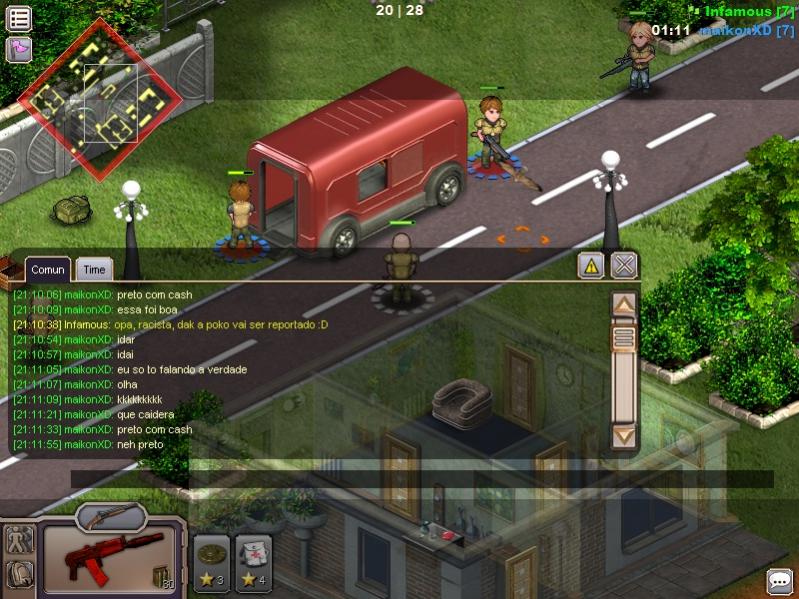The width and height of the screenshot is (799, 599).
Task: Click the chat scroll down arrow
Action: click(x=624, y=435)
